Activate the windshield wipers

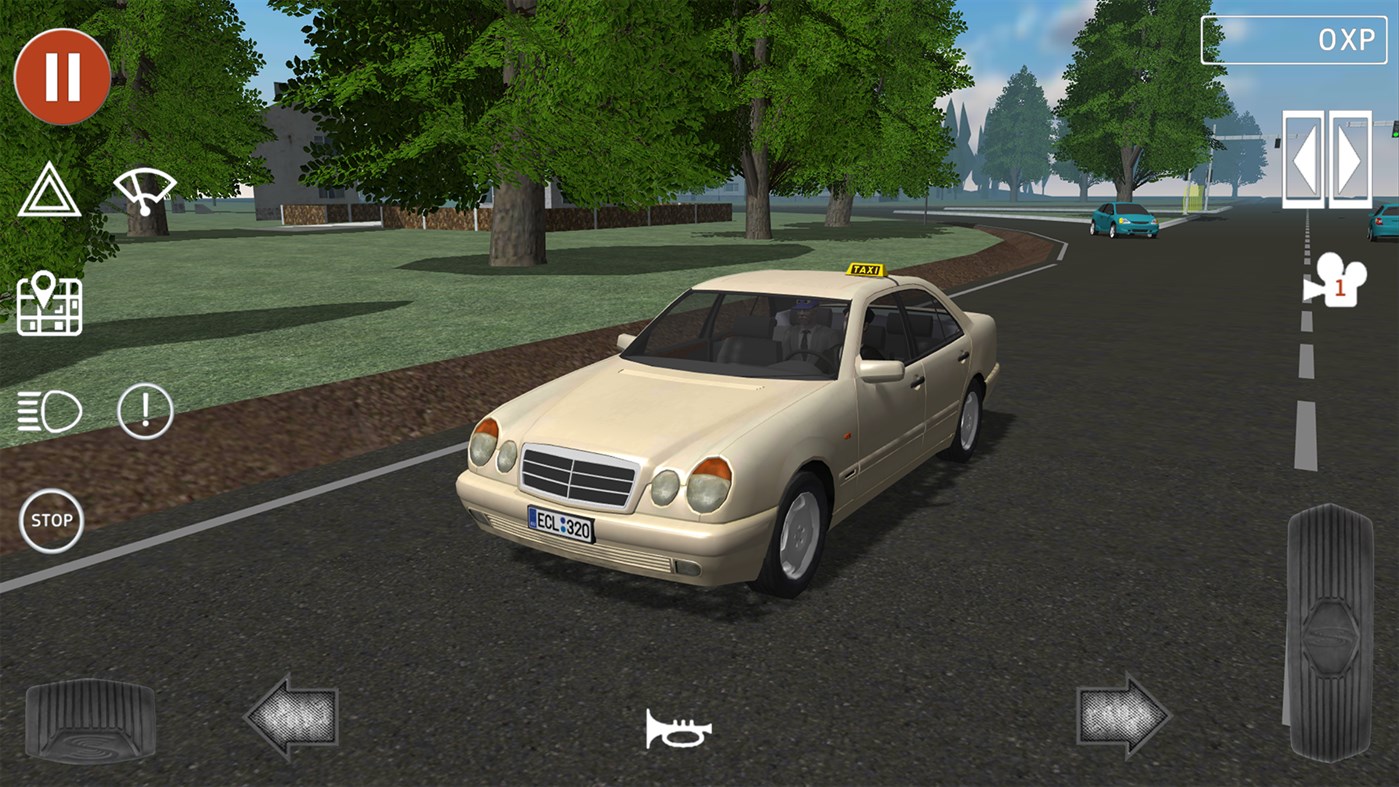click(147, 190)
